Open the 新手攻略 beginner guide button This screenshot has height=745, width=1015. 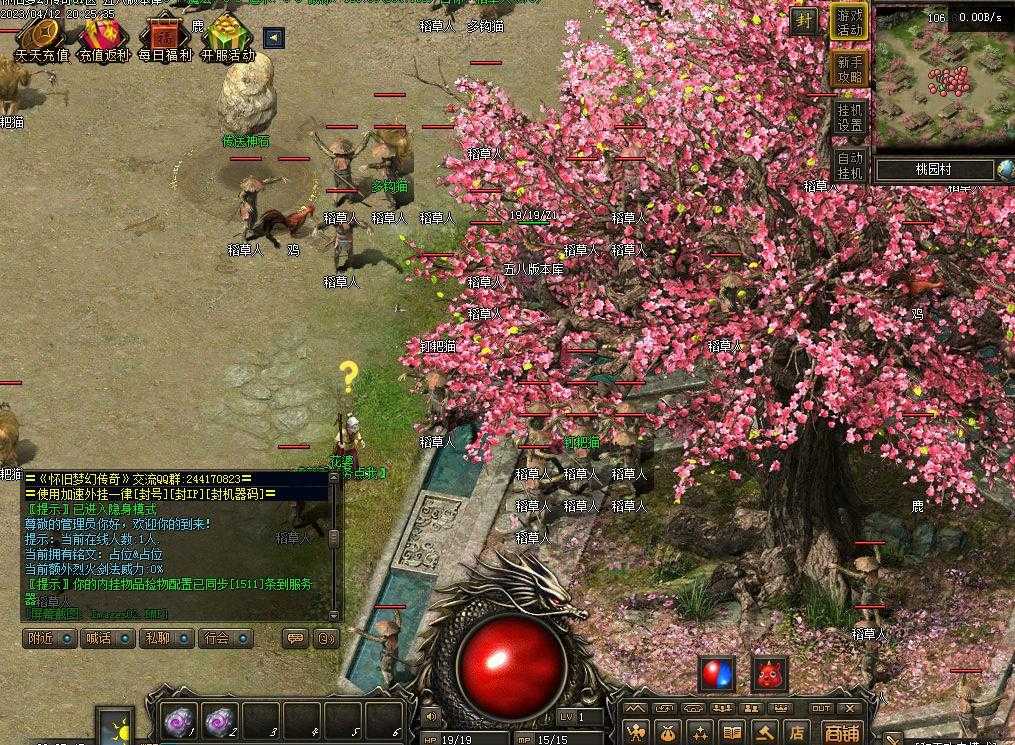(849, 69)
